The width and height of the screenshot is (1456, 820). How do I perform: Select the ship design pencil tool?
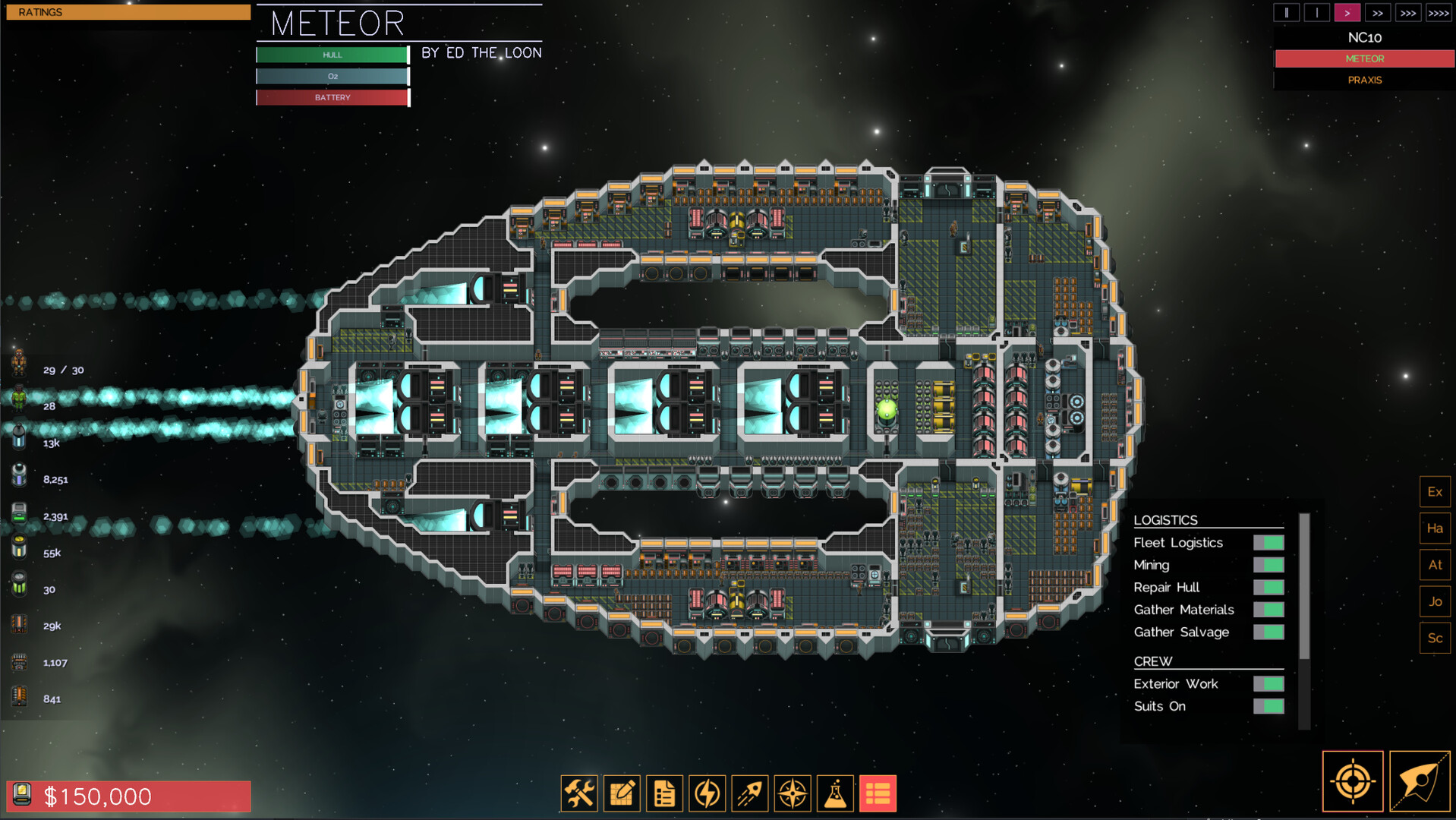[622, 793]
